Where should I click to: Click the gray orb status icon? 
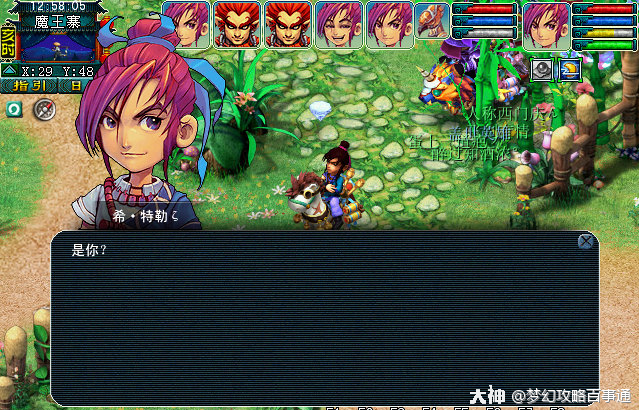(x=541, y=68)
